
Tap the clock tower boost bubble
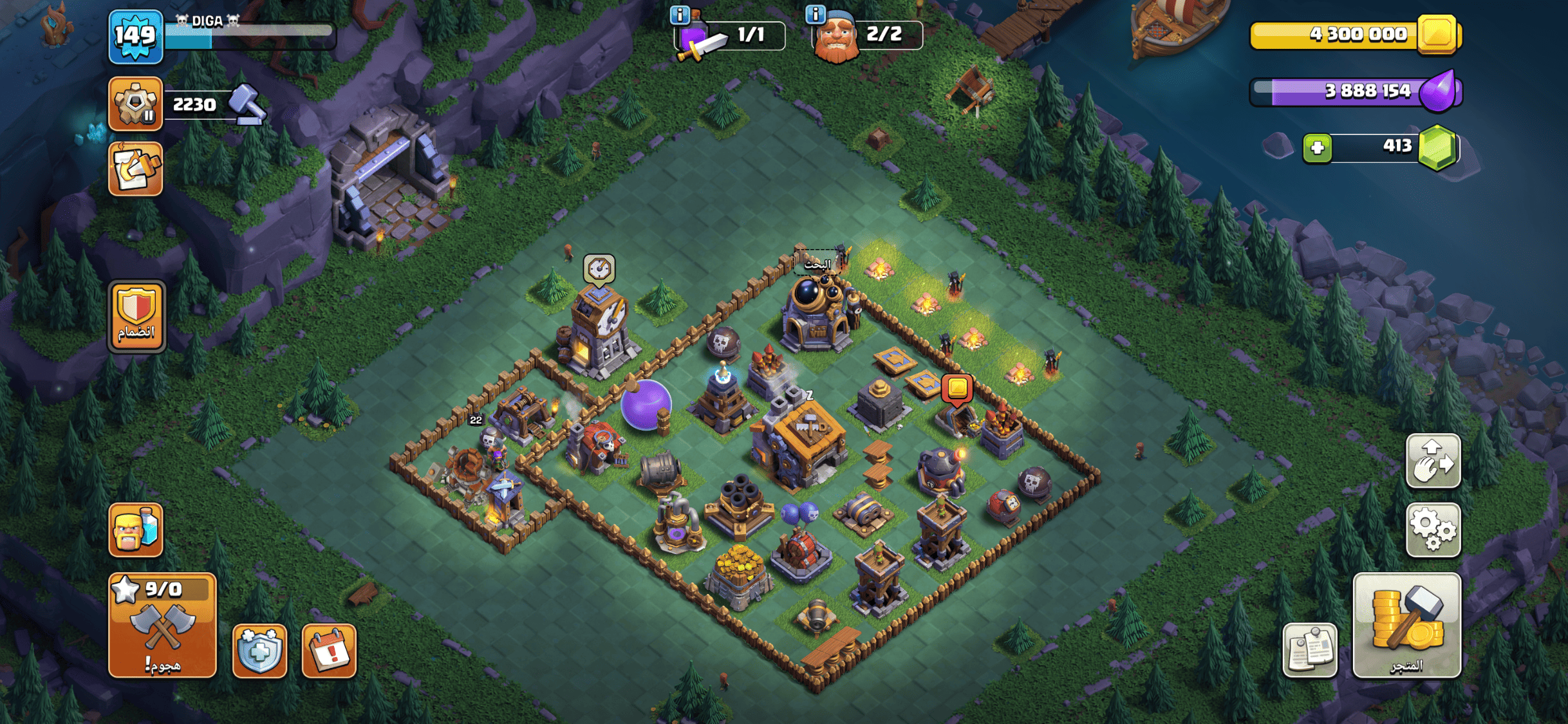coord(599,268)
